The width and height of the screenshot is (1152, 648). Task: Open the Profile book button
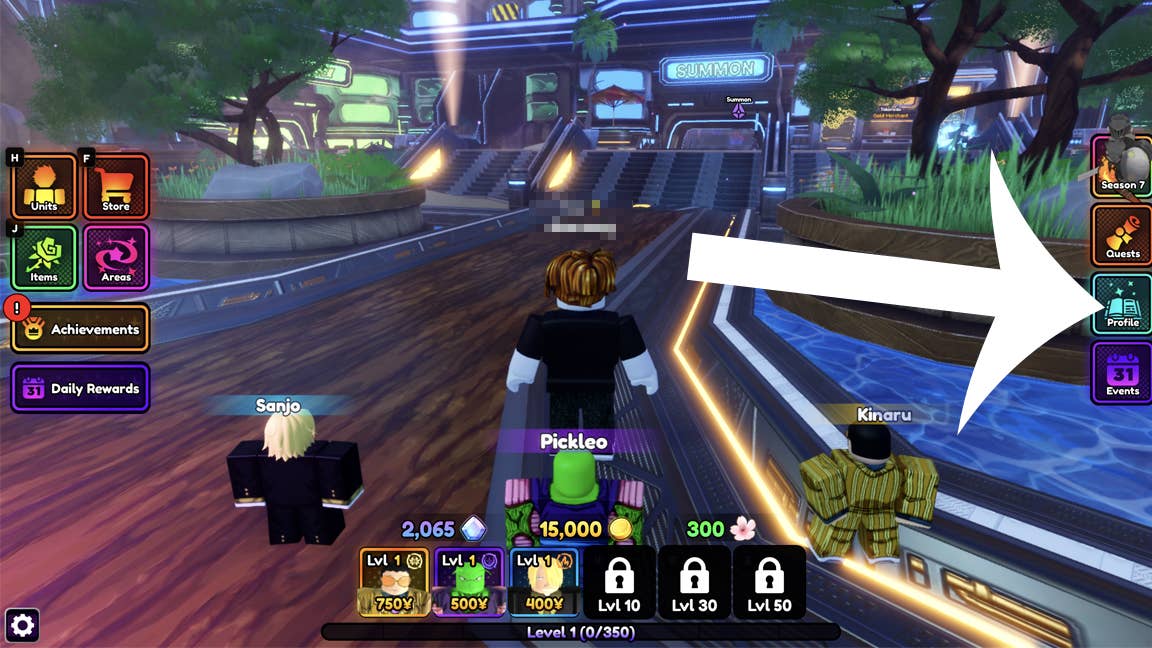(1122, 303)
